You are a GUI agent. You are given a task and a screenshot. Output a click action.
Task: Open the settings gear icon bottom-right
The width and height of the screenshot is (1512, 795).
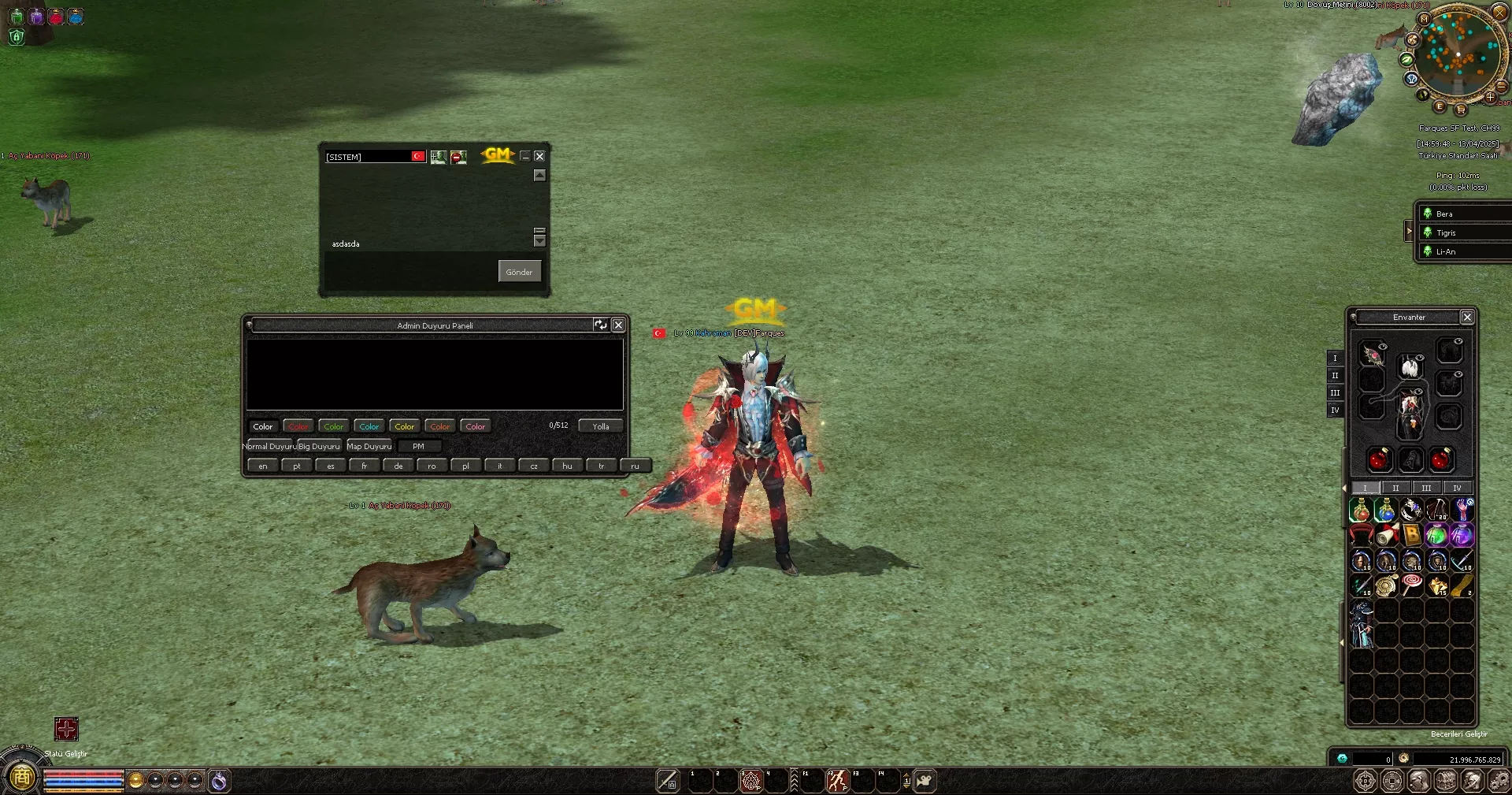[x=1502, y=780]
